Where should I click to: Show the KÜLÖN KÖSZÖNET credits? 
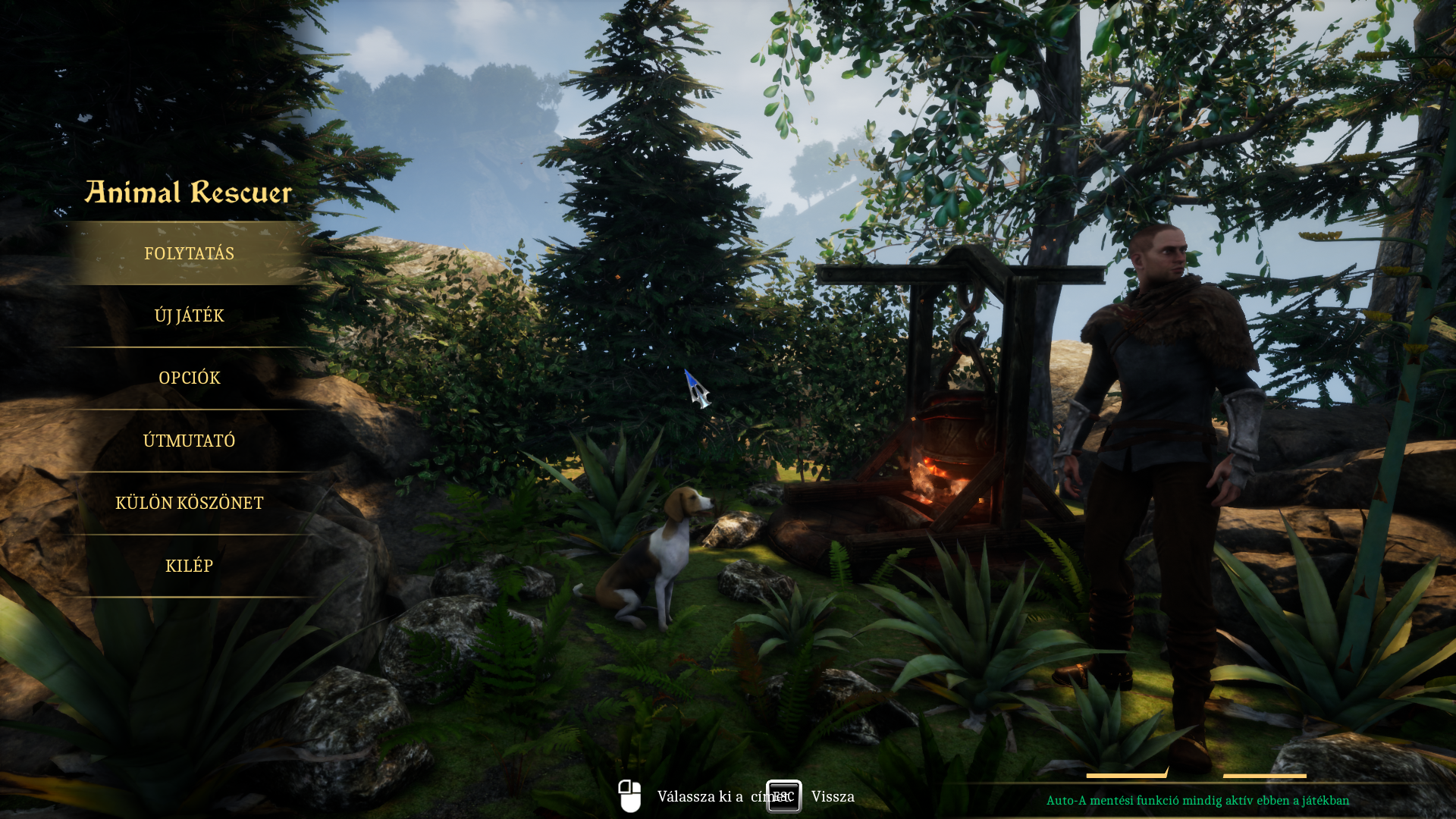189,503
